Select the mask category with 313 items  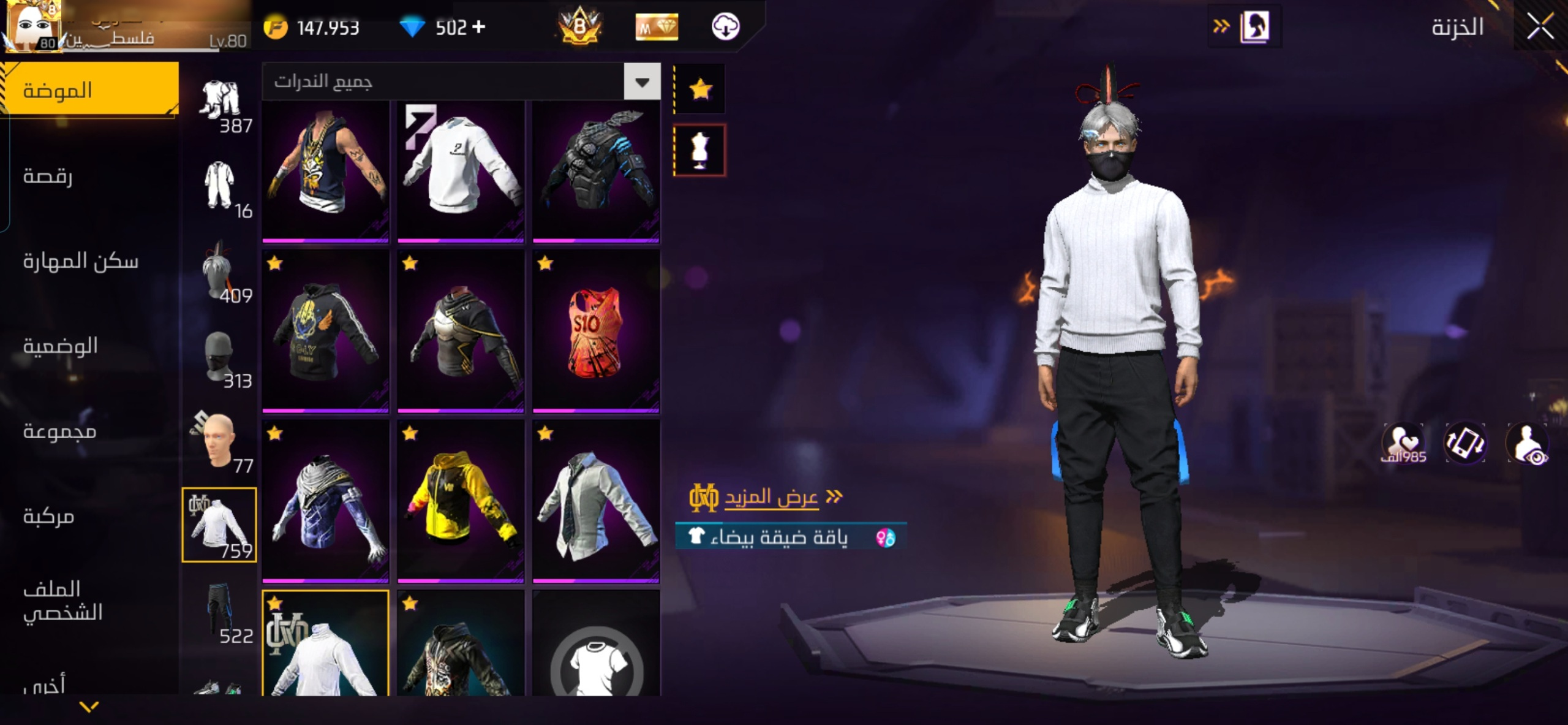[220, 360]
